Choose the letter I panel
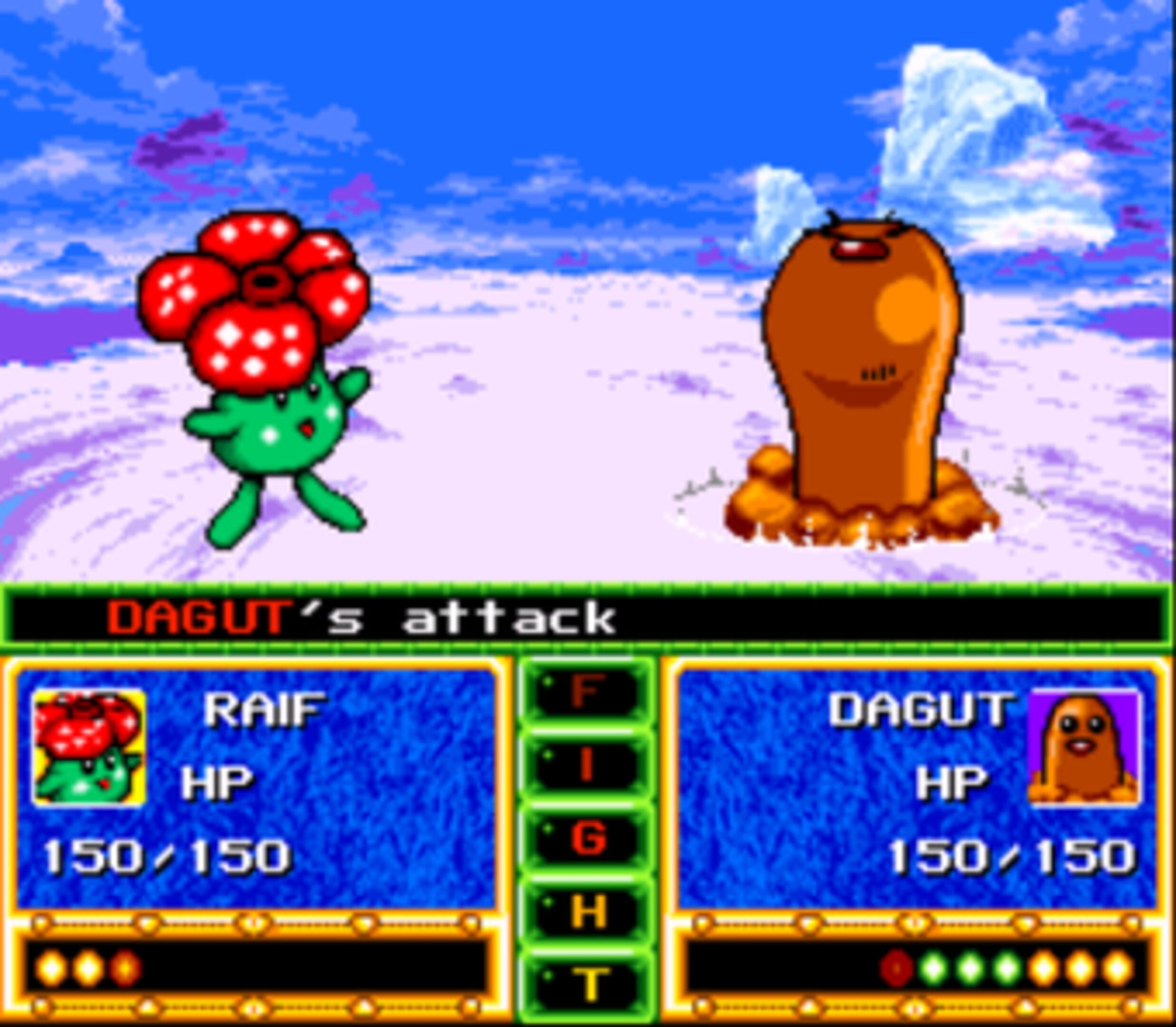This screenshot has height=1027, width=1176. 587,765
